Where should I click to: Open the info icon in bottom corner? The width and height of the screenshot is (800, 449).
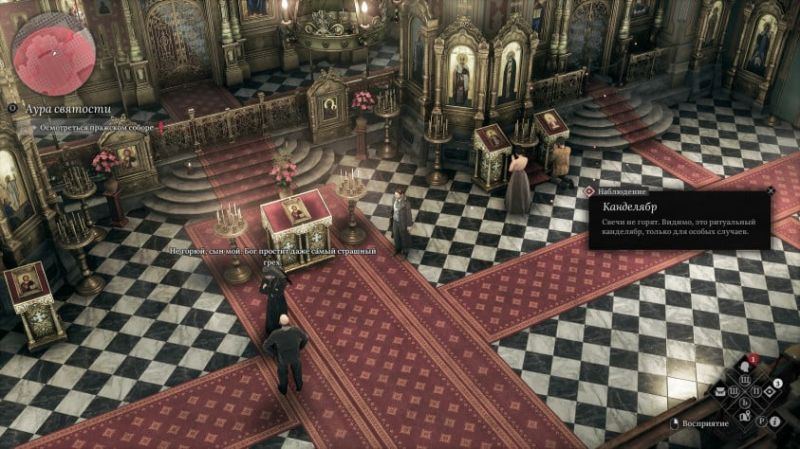pos(774,421)
